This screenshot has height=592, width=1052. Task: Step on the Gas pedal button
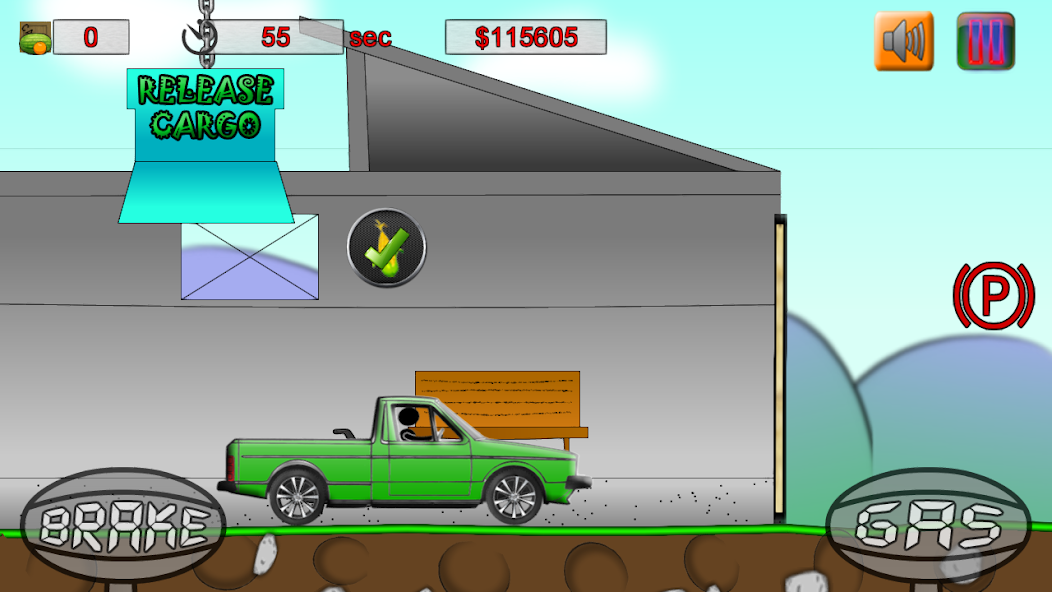point(928,525)
